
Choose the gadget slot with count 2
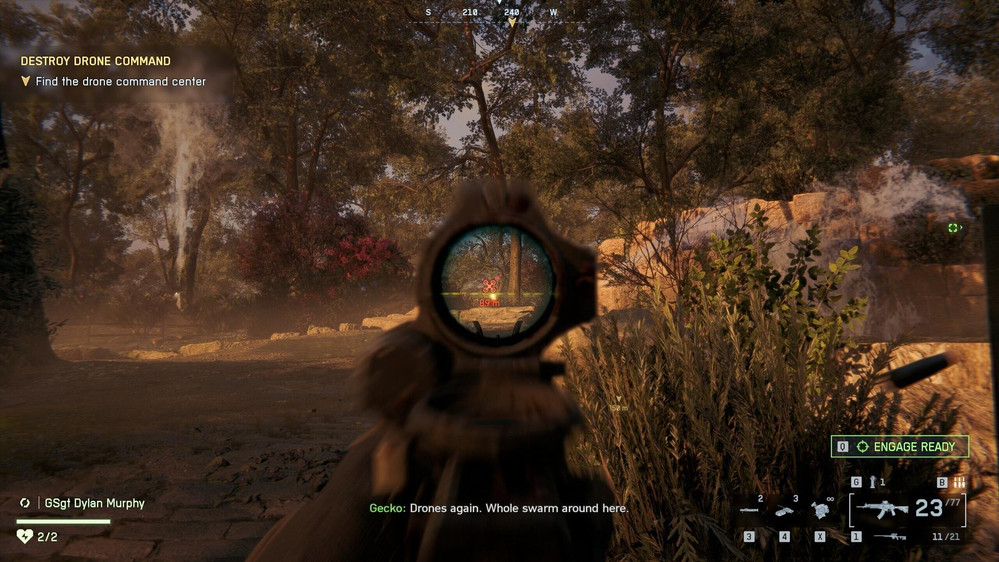point(749,510)
